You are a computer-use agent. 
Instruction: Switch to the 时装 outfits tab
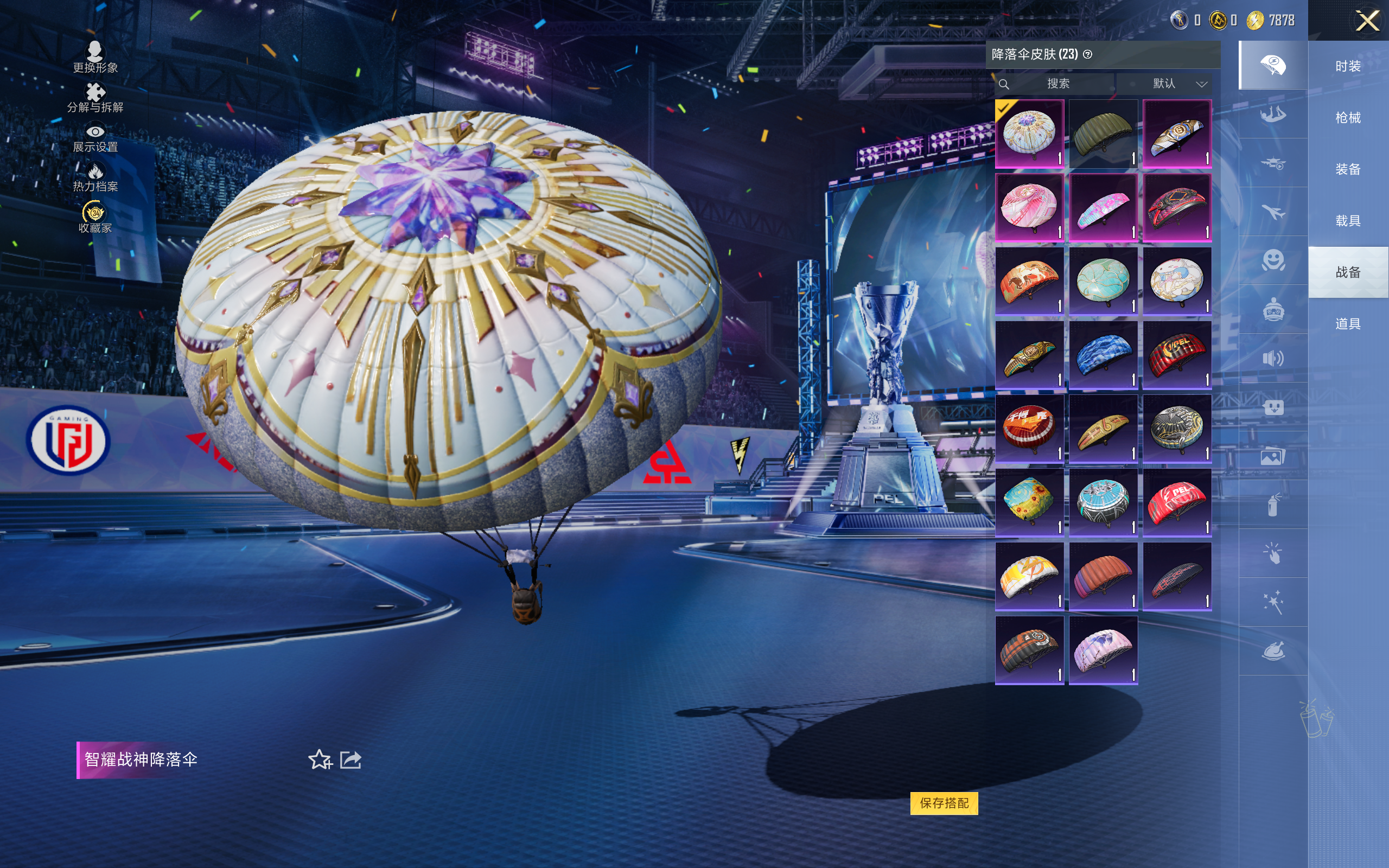click(1348, 67)
